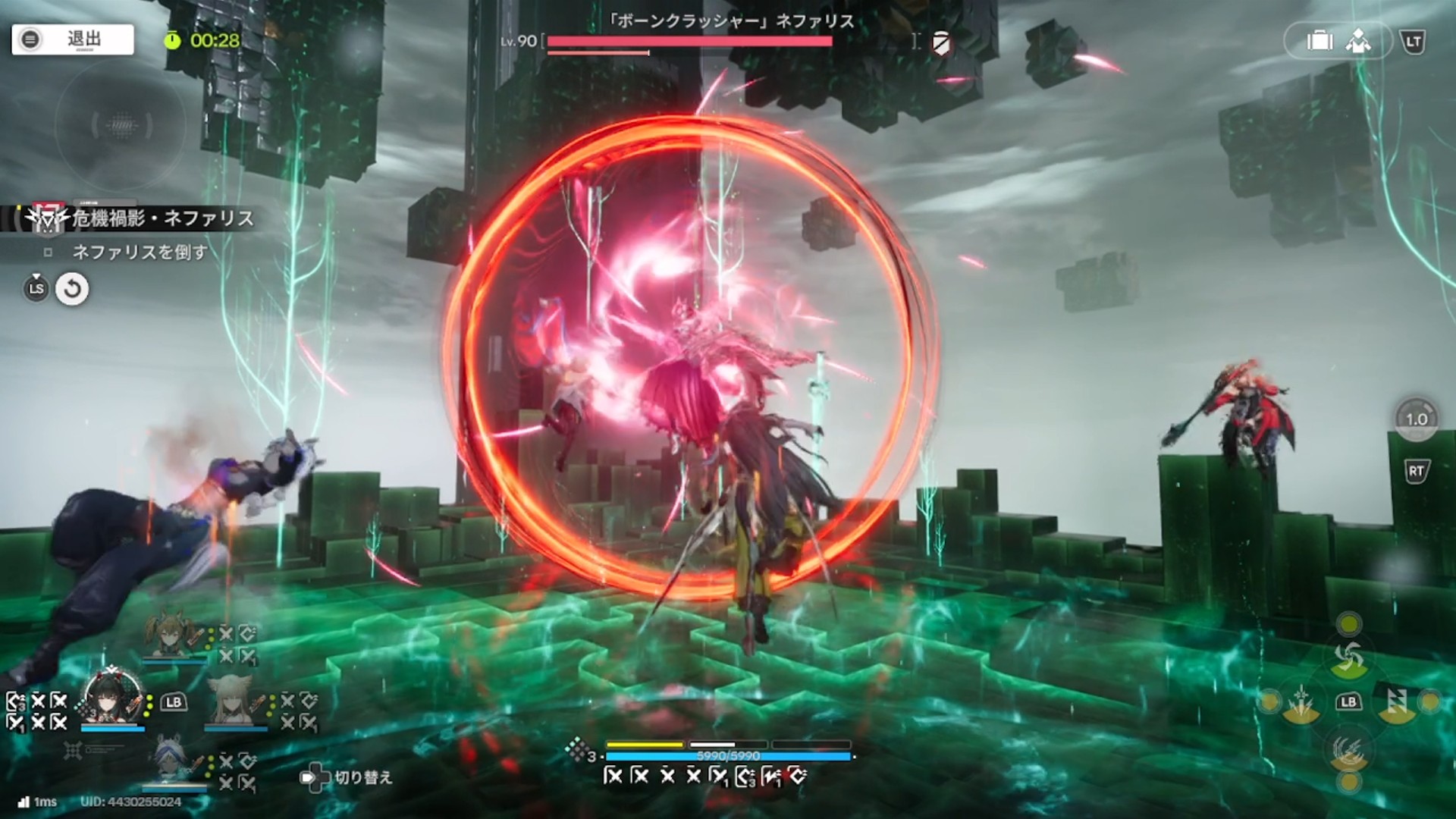The width and height of the screenshot is (1456, 819).
Task: Activate the pinwheel swirl skill icon
Action: point(1349,657)
